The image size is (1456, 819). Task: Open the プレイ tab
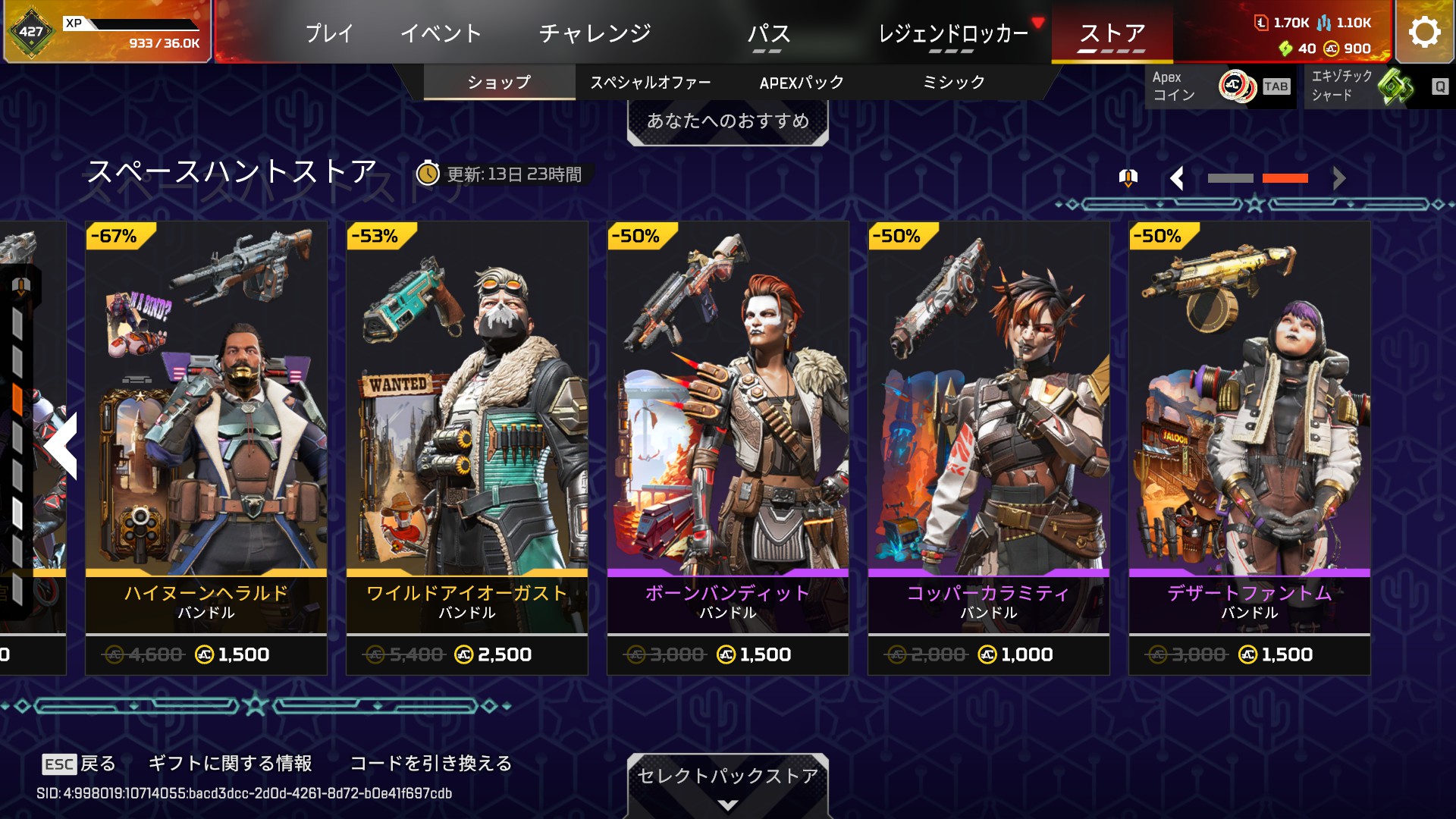click(x=329, y=33)
